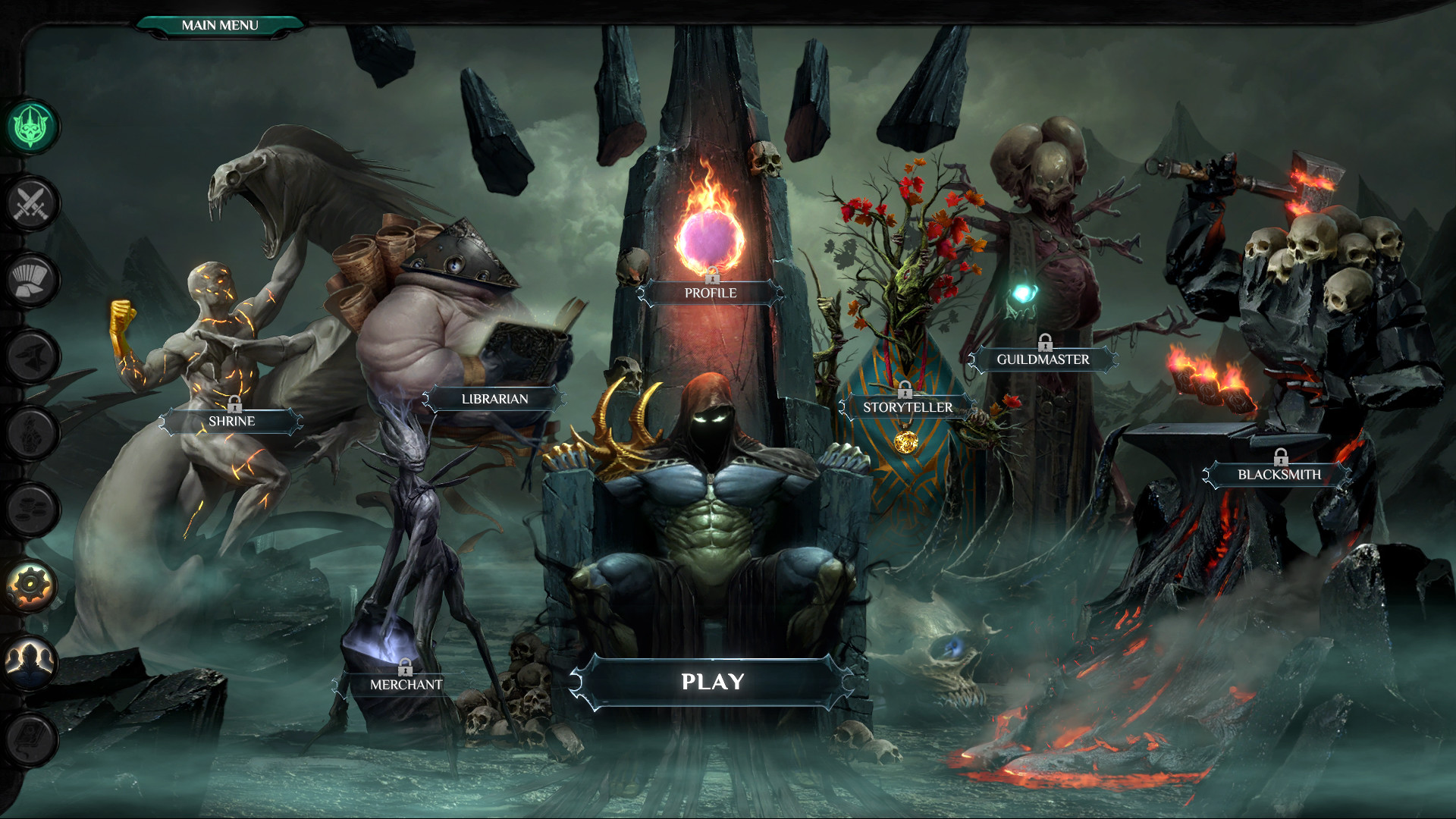Click the green crowned skull sidebar icon

click(32, 127)
